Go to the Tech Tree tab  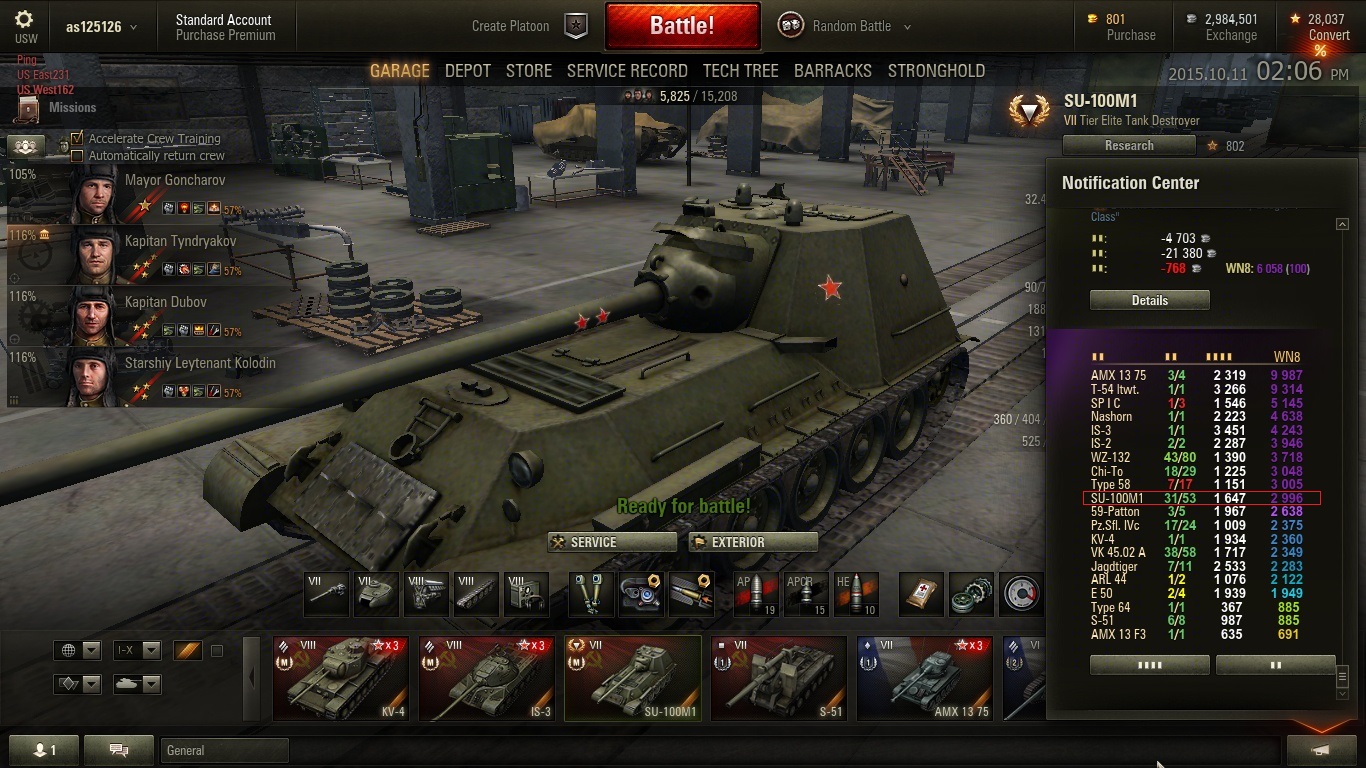pos(740,71)
